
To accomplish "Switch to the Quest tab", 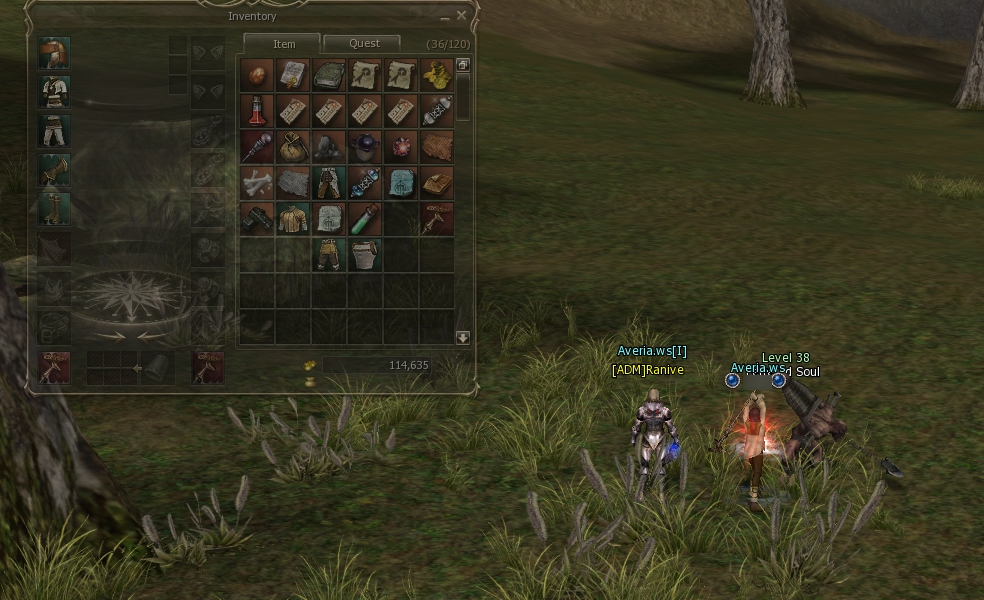I will (364, 44).
